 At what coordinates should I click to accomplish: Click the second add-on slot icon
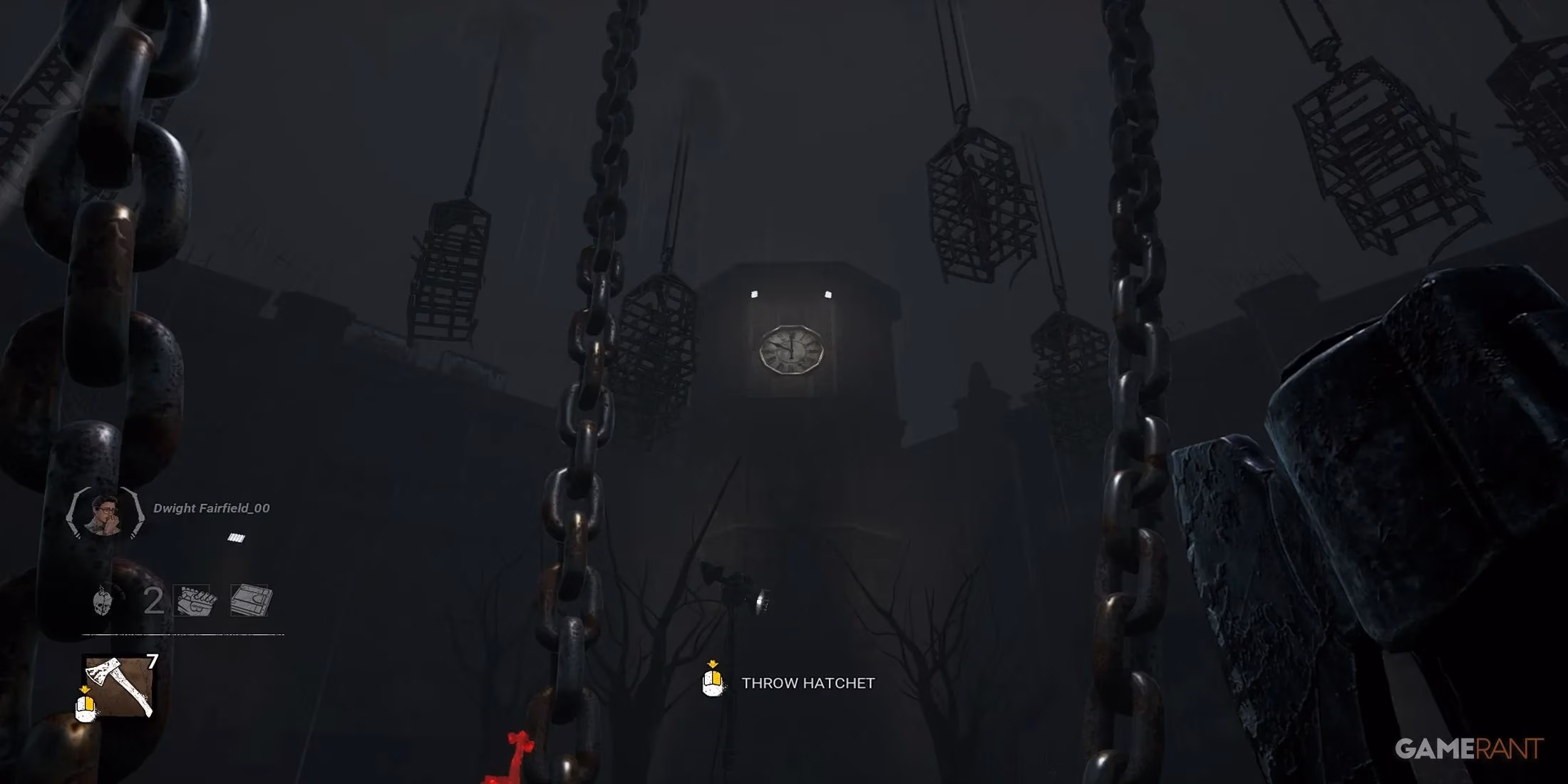tap(249, 599)
